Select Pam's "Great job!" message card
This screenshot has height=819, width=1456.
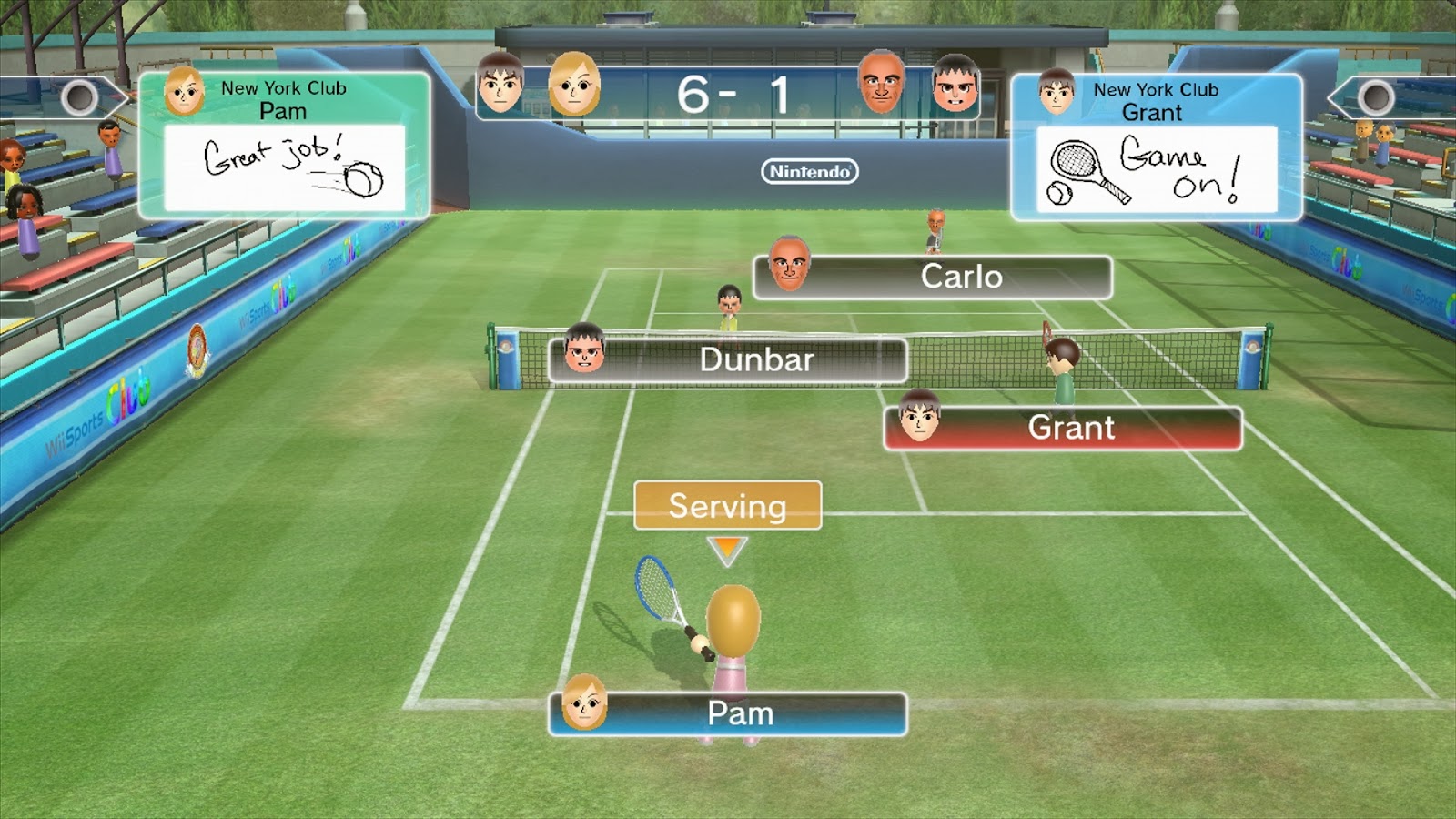(x=284, y=167)
